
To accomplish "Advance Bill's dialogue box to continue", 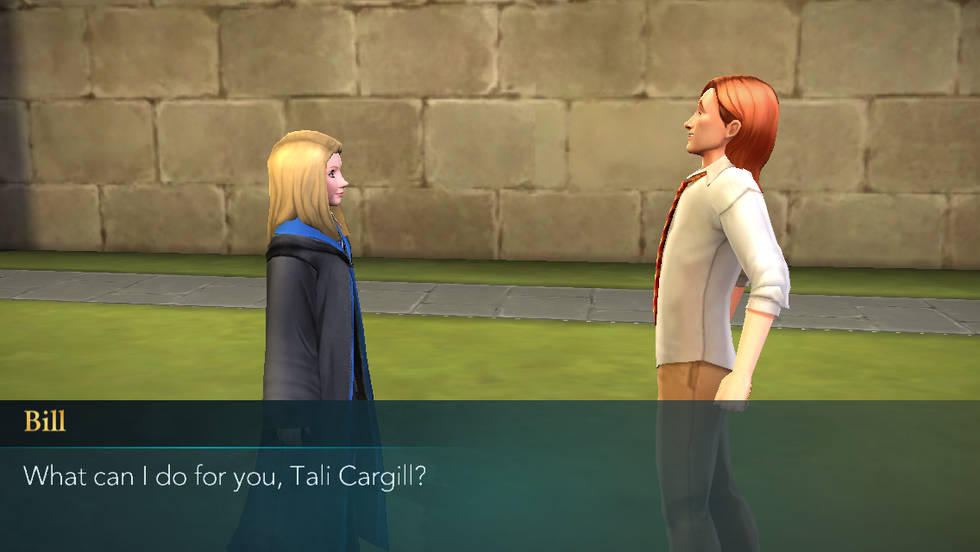I will 490,476.
